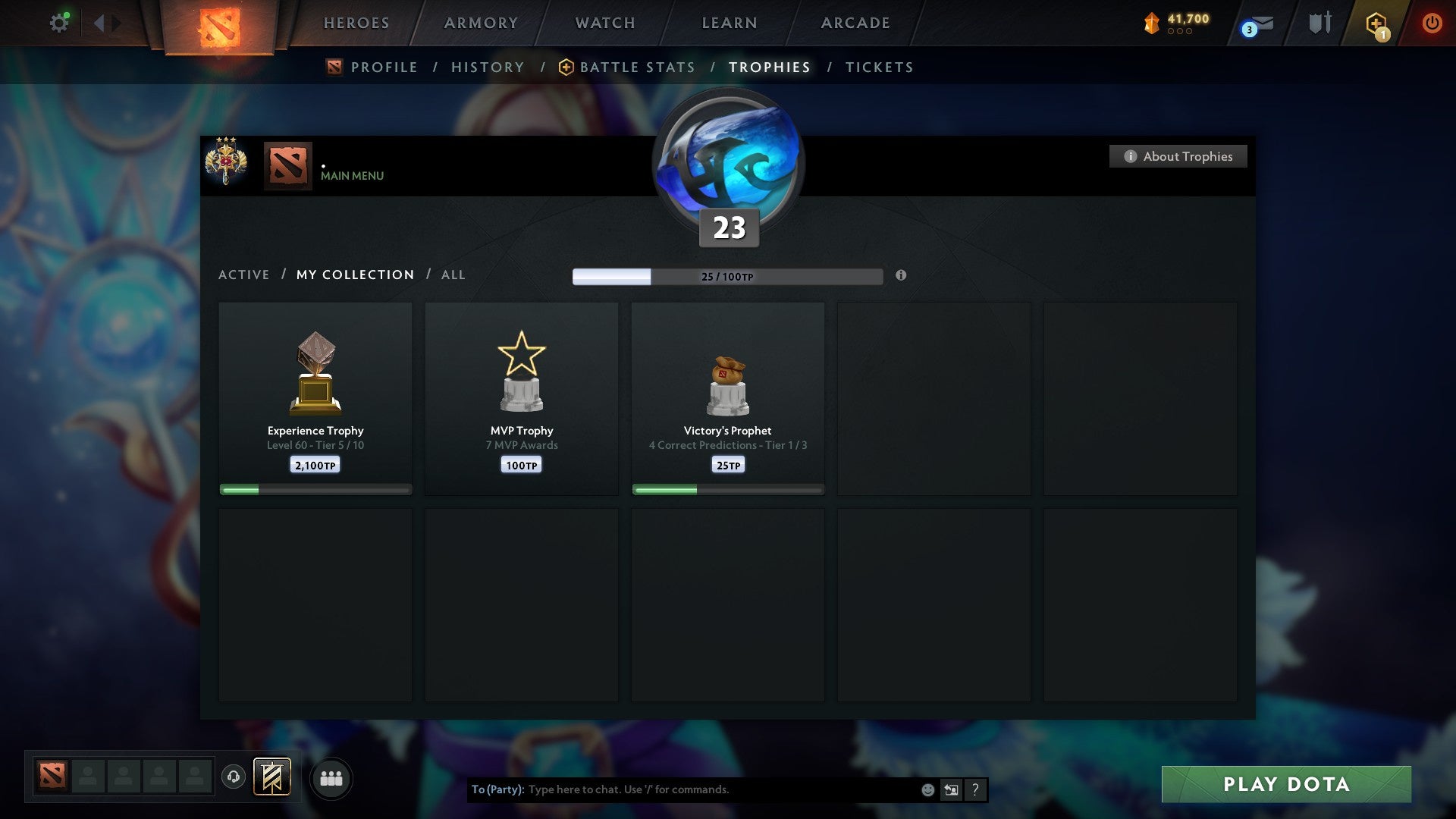
Task: Toggle voice chat with the headset icon
Action: click(234, 776)
